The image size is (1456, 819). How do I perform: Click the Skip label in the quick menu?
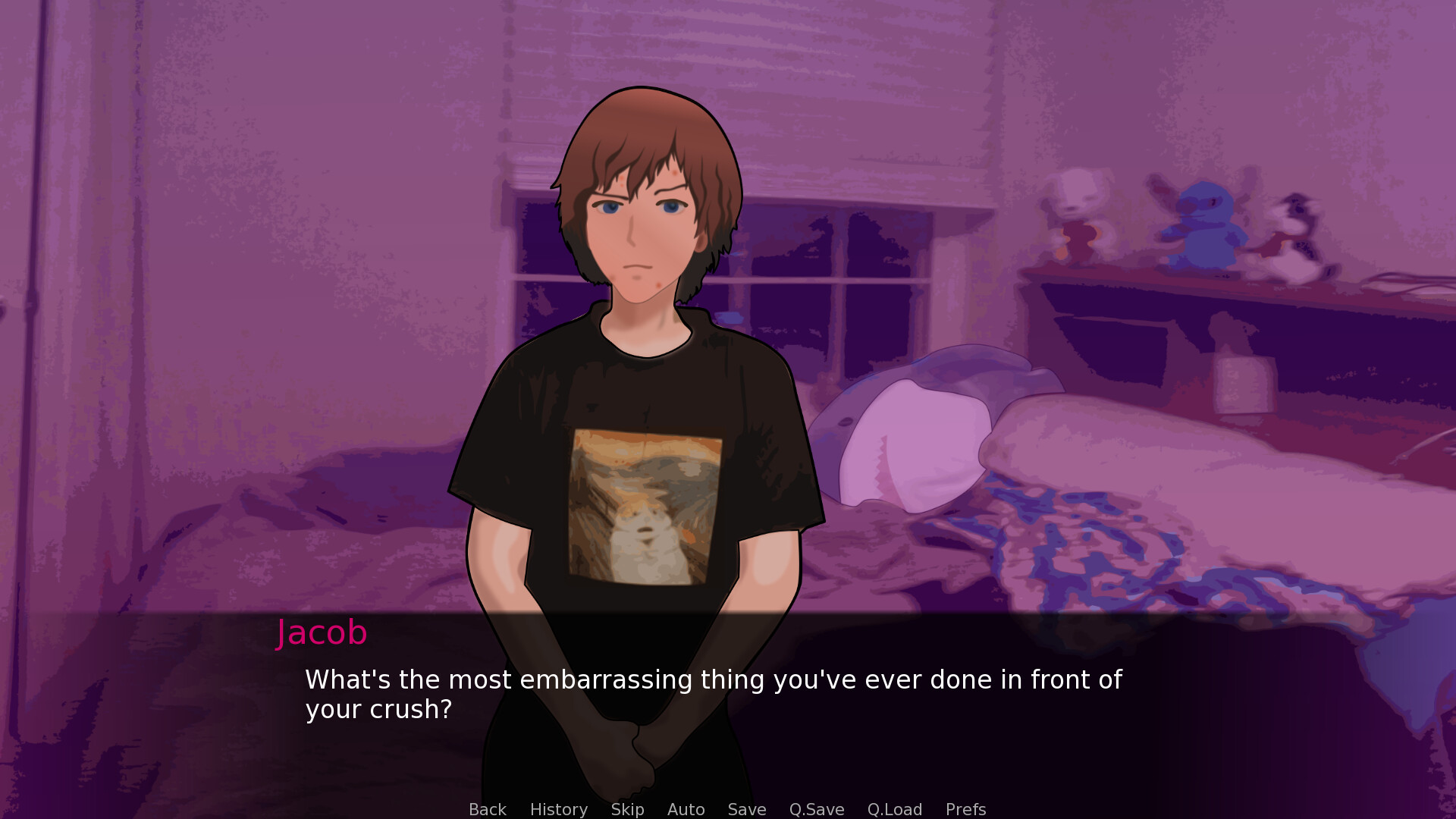tap(626, 809)
